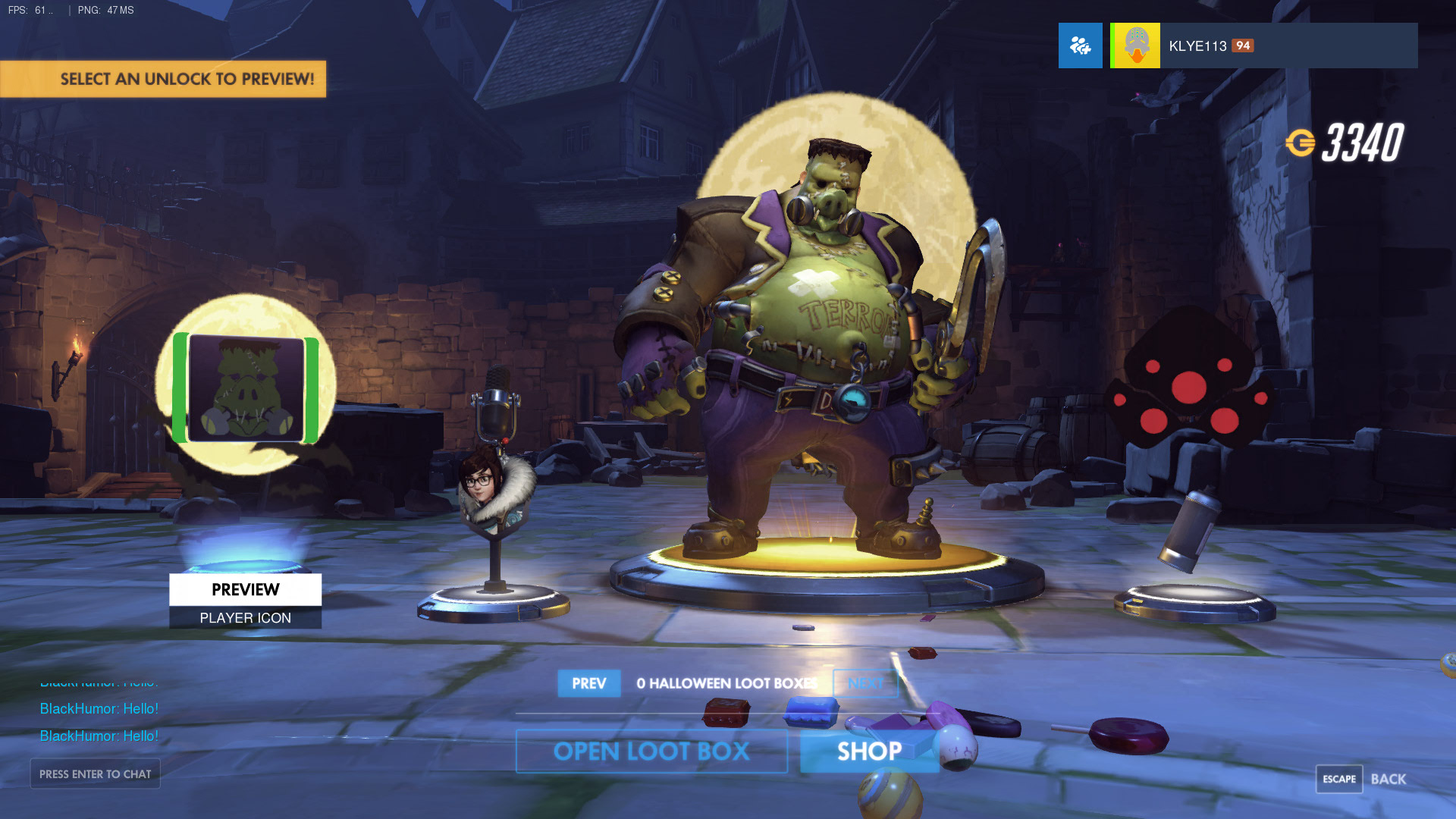Select the PREV loot box button
Image resolution: width=1456 pixels, height=819 pixels.
point(588,683)
